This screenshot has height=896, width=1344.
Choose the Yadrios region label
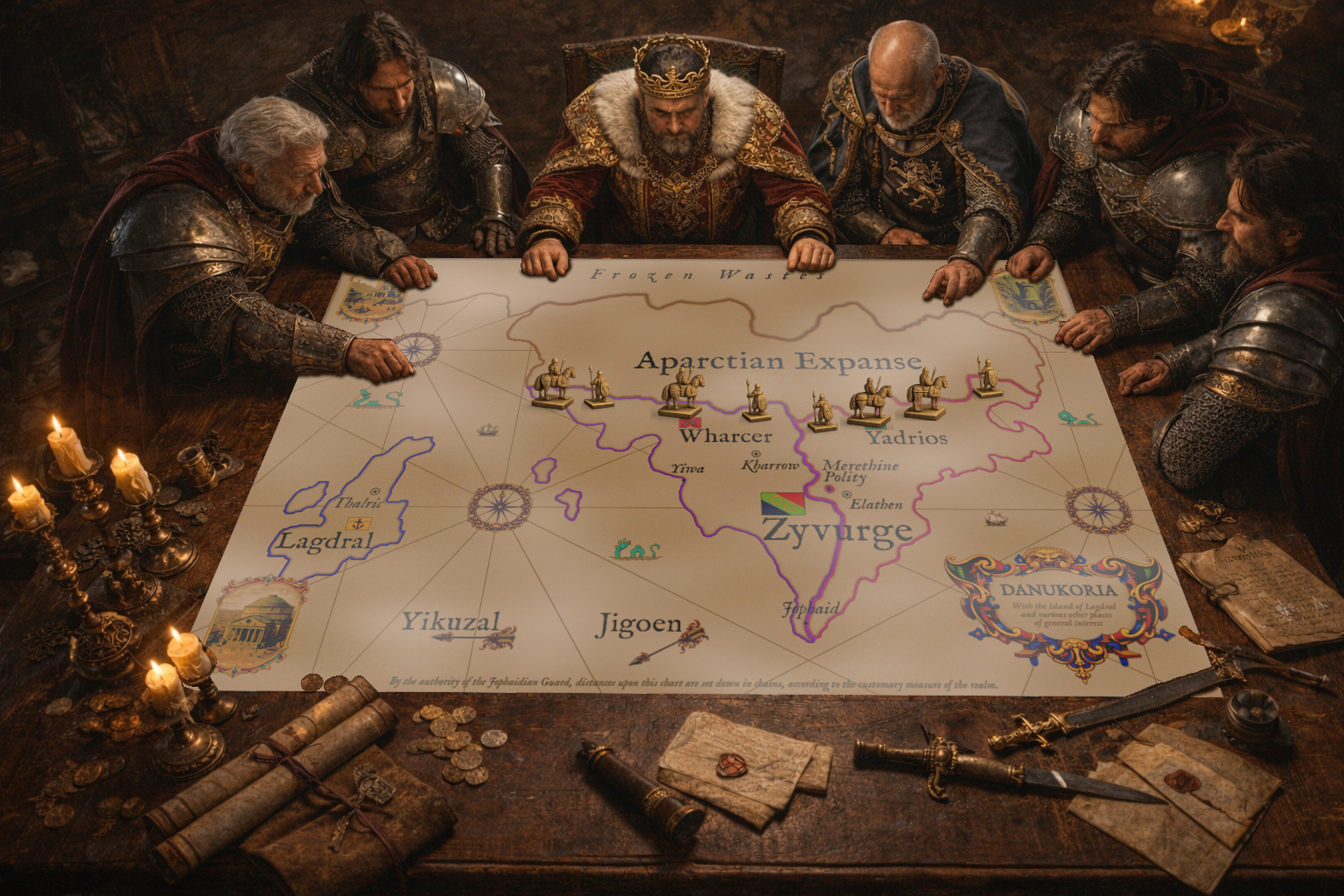[x=906, y=437]
